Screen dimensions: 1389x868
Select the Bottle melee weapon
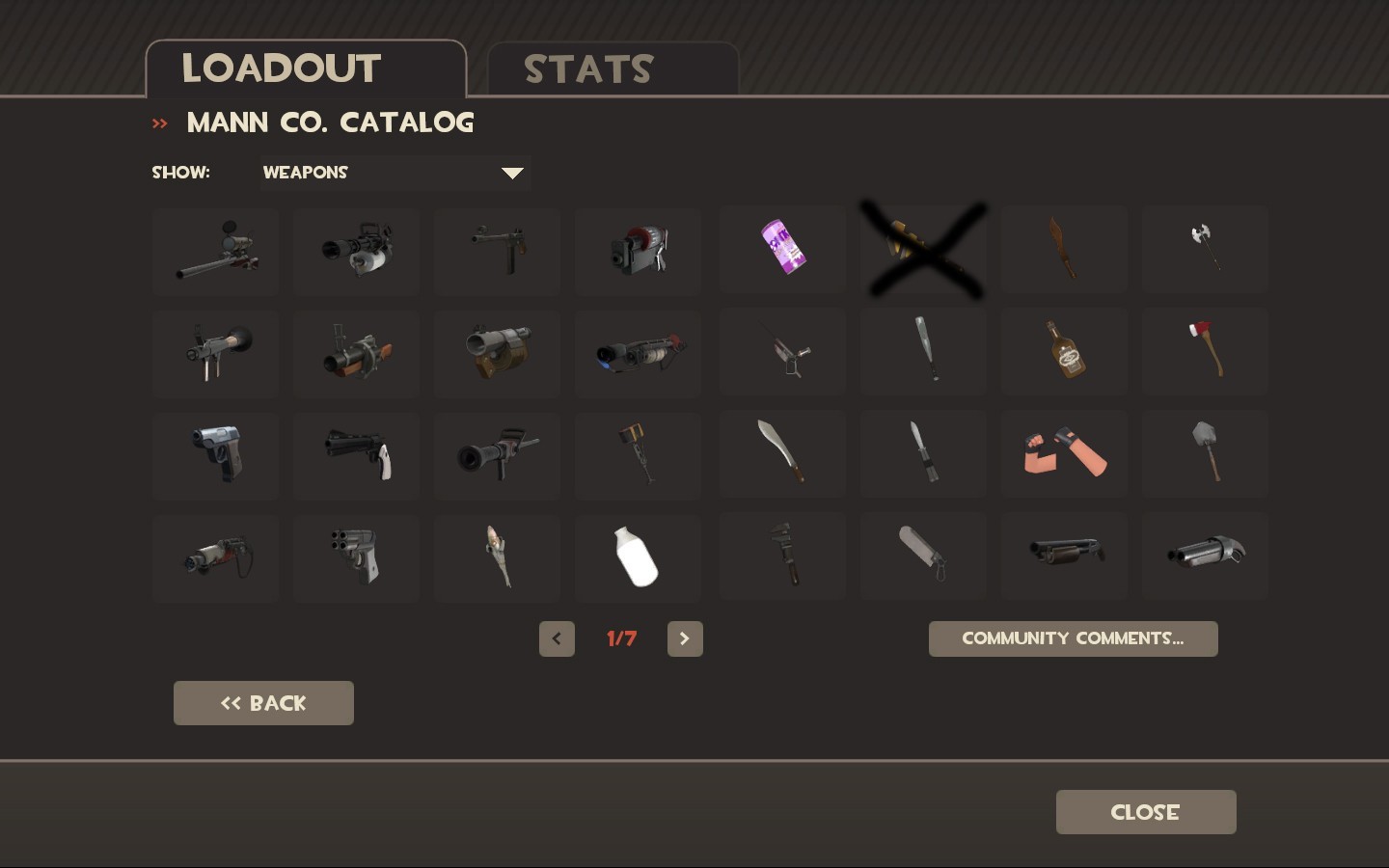[x=1064, y=351]
